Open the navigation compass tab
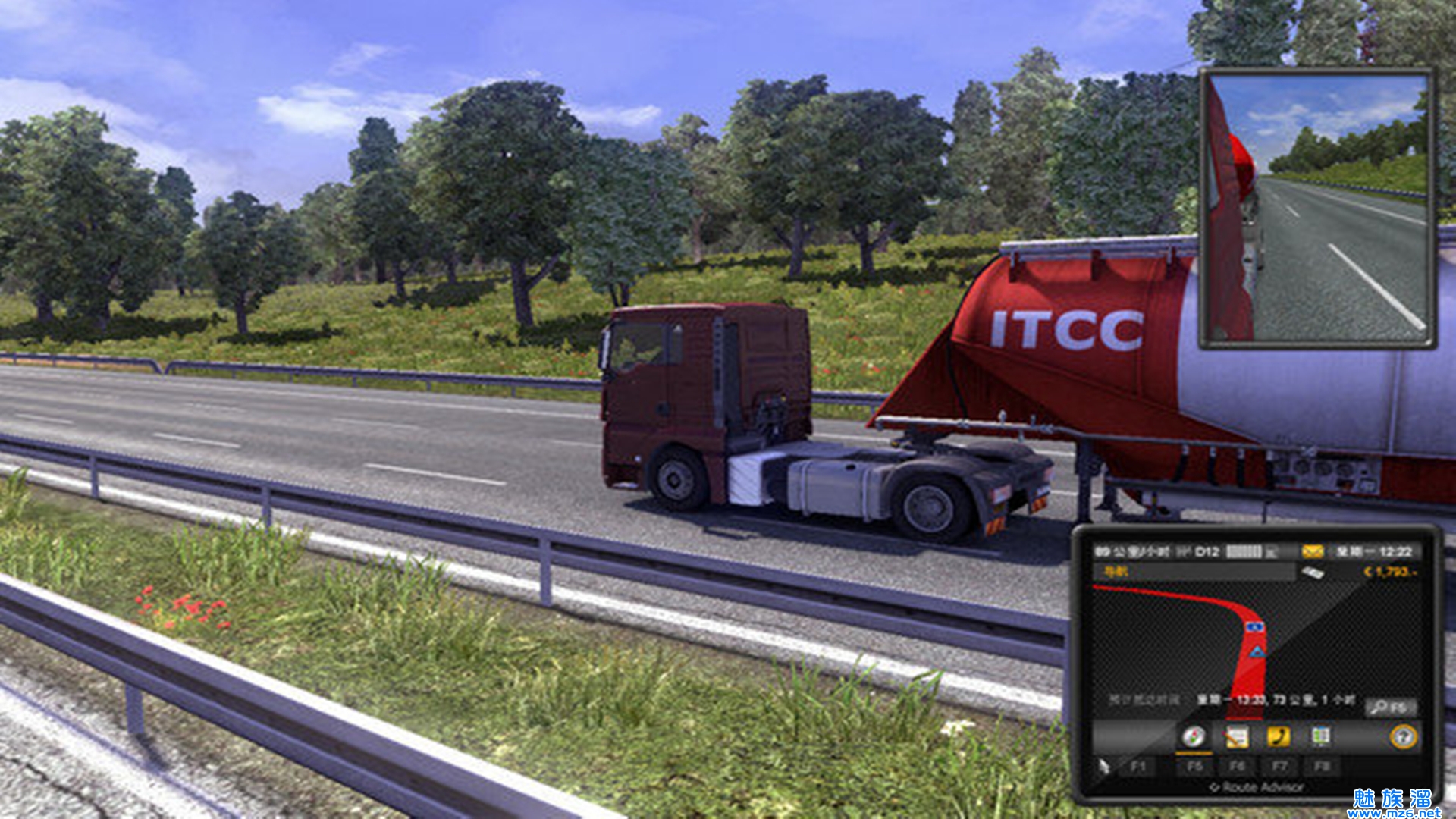The width and height of the screenshot is (1456, 819). pyautogui.click(x=1193, y=737)
